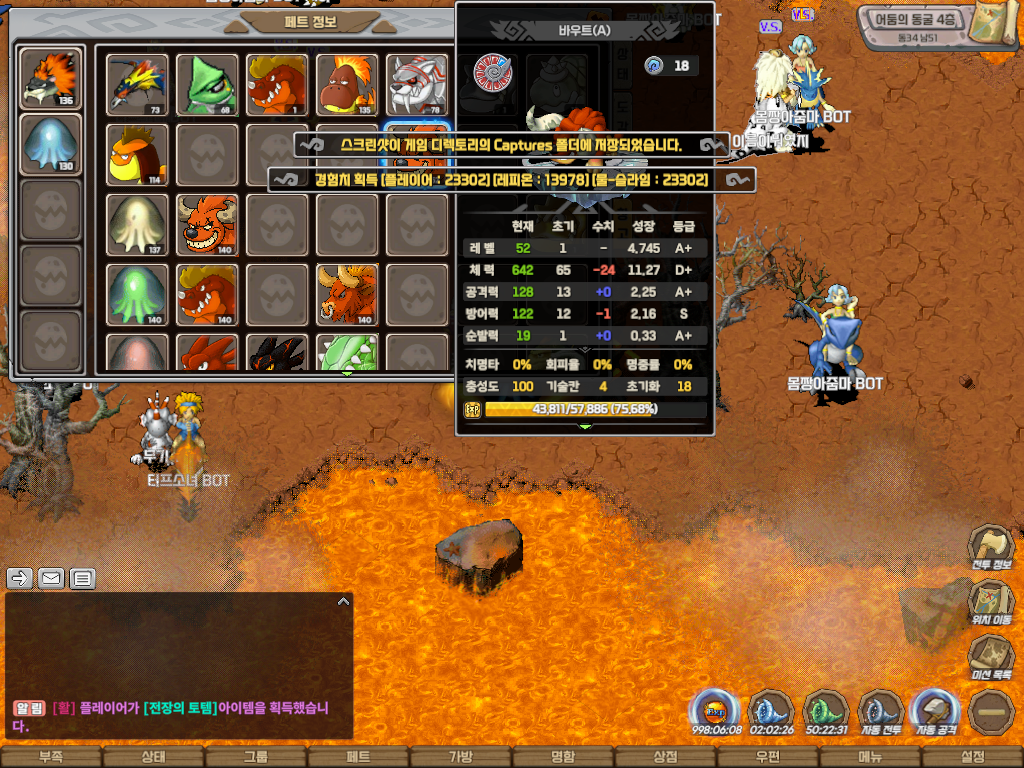Open the 상점 (shop) menu
This screenshot has height=768, width=1024.
point(665,757)
